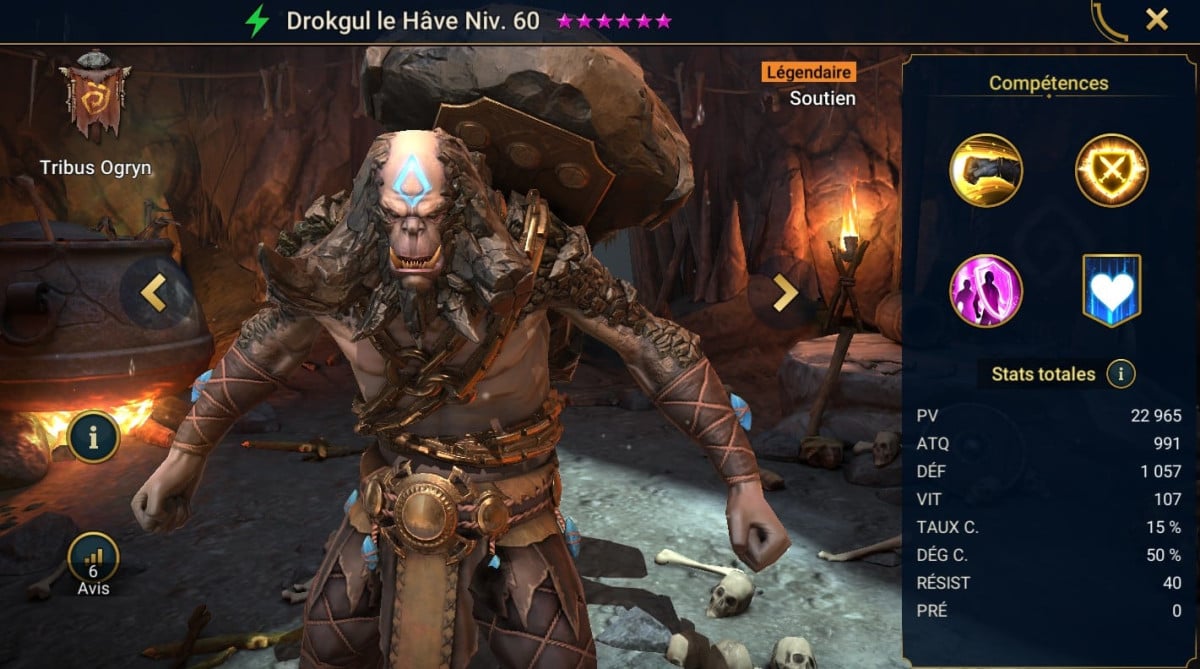Select the pink silhouettes skill icon

985,291
